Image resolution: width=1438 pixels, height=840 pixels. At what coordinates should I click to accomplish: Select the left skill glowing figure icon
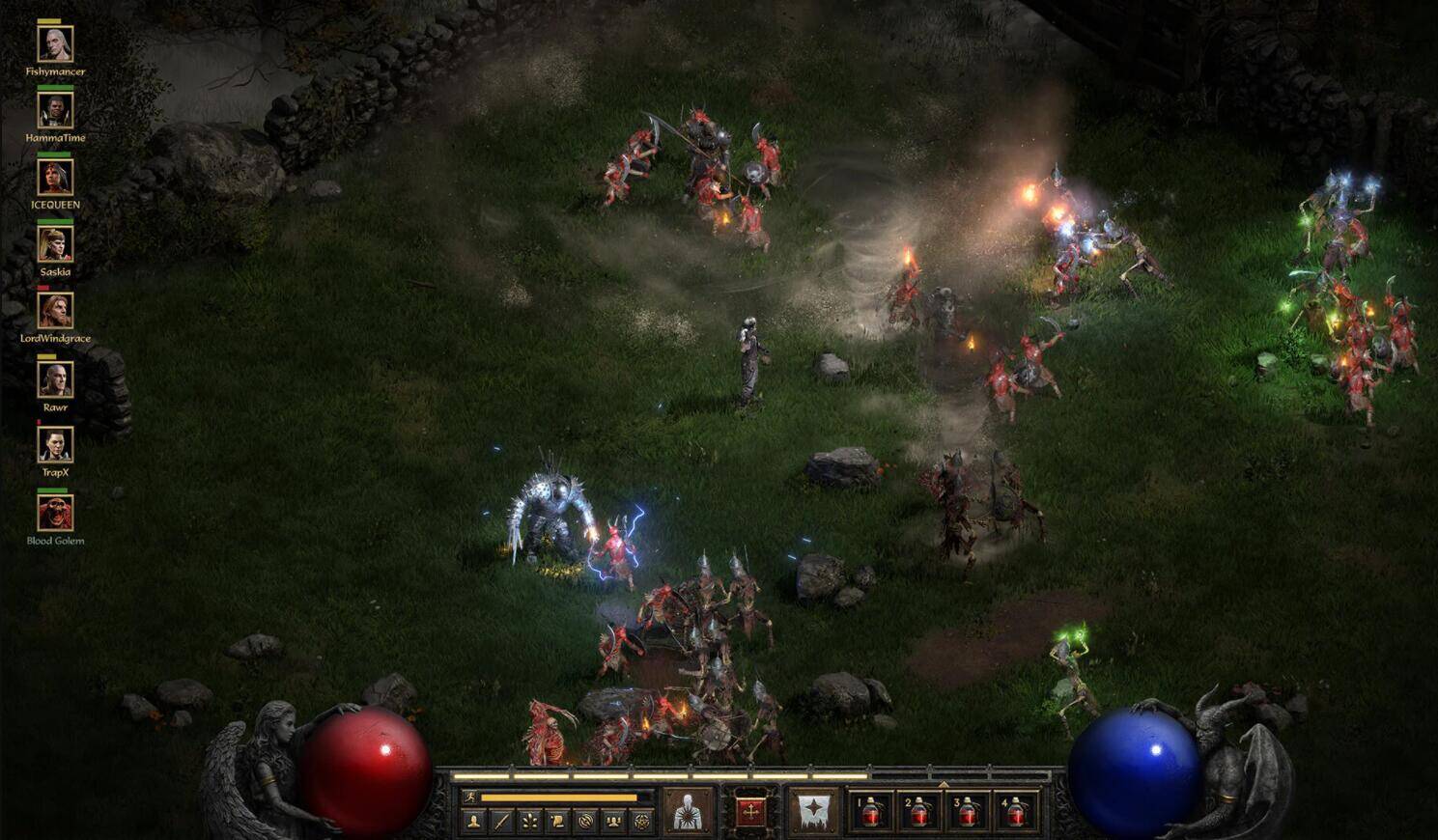click(688, 811)
